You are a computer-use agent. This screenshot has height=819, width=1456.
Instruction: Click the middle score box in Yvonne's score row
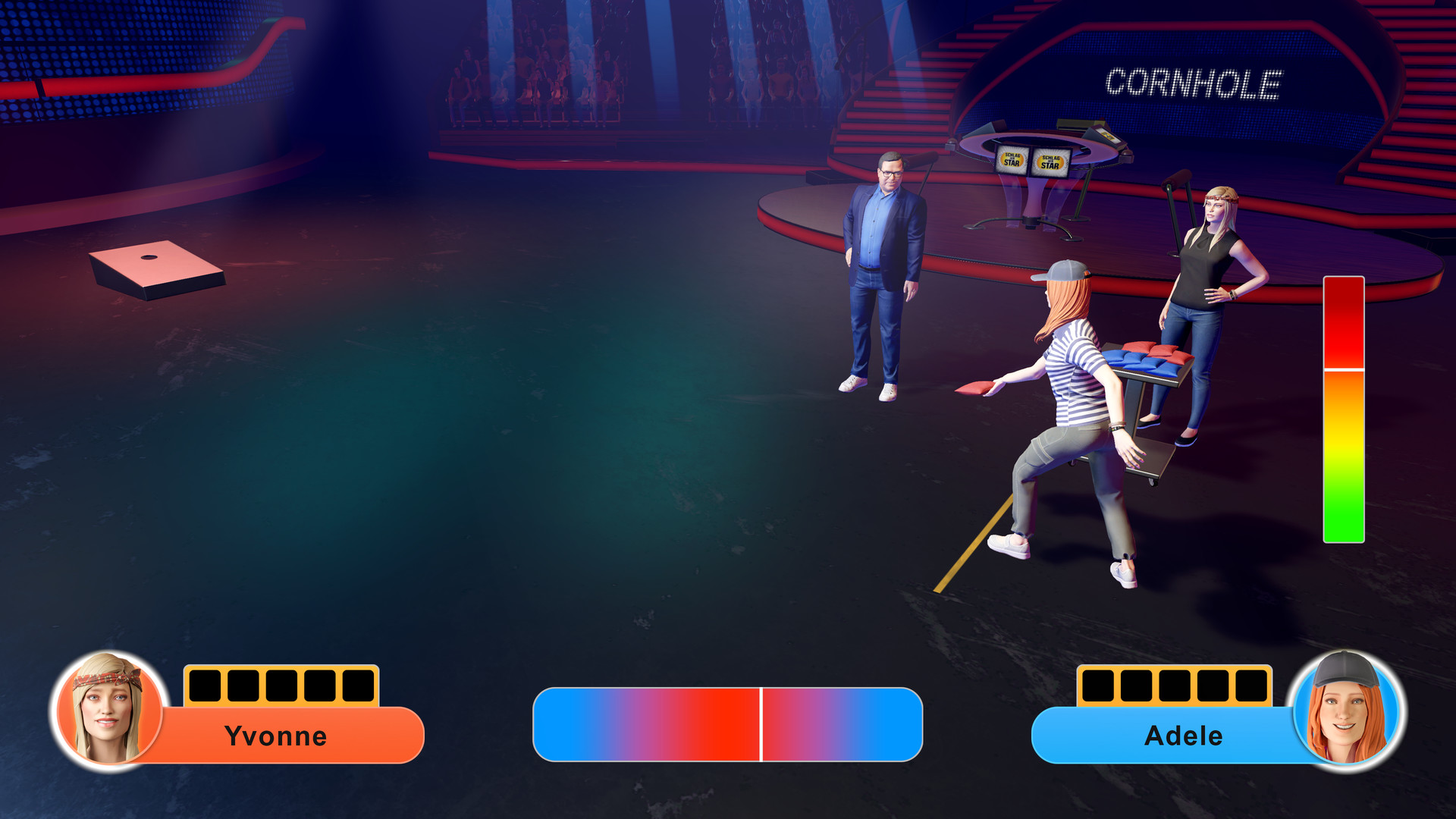pos(282,686)
